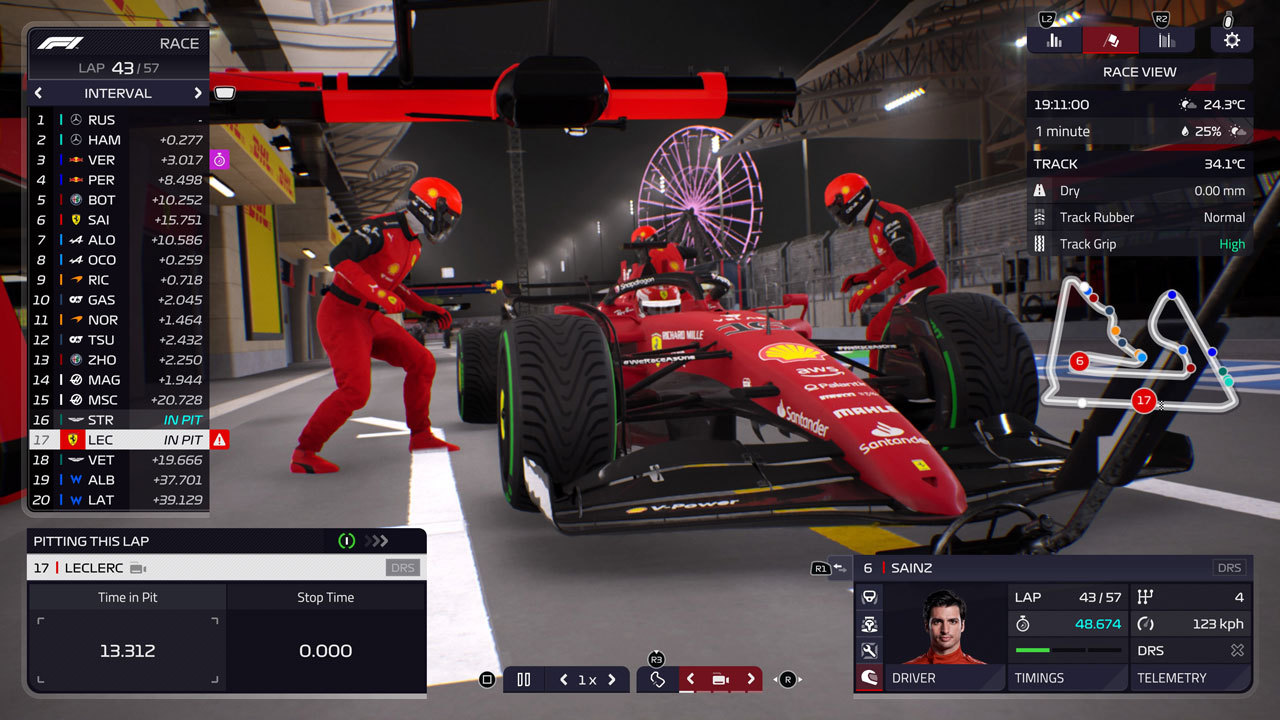Switch to the bar chart standings tab
This screenshot has height=720, width=1280.
pyautogui.click(x=1054, y=40)
